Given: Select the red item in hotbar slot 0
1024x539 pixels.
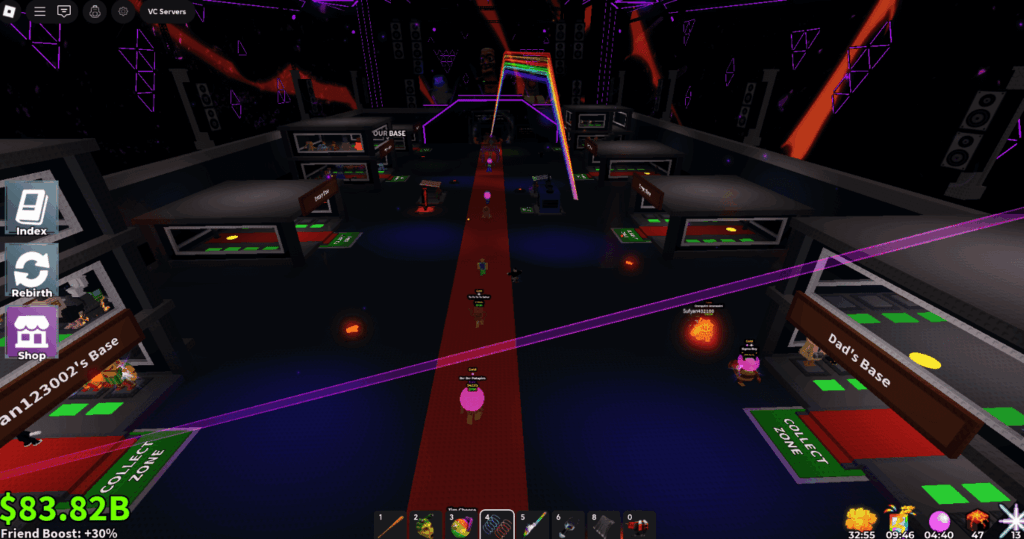Looking at the screenshot, I should pos(639,524).
